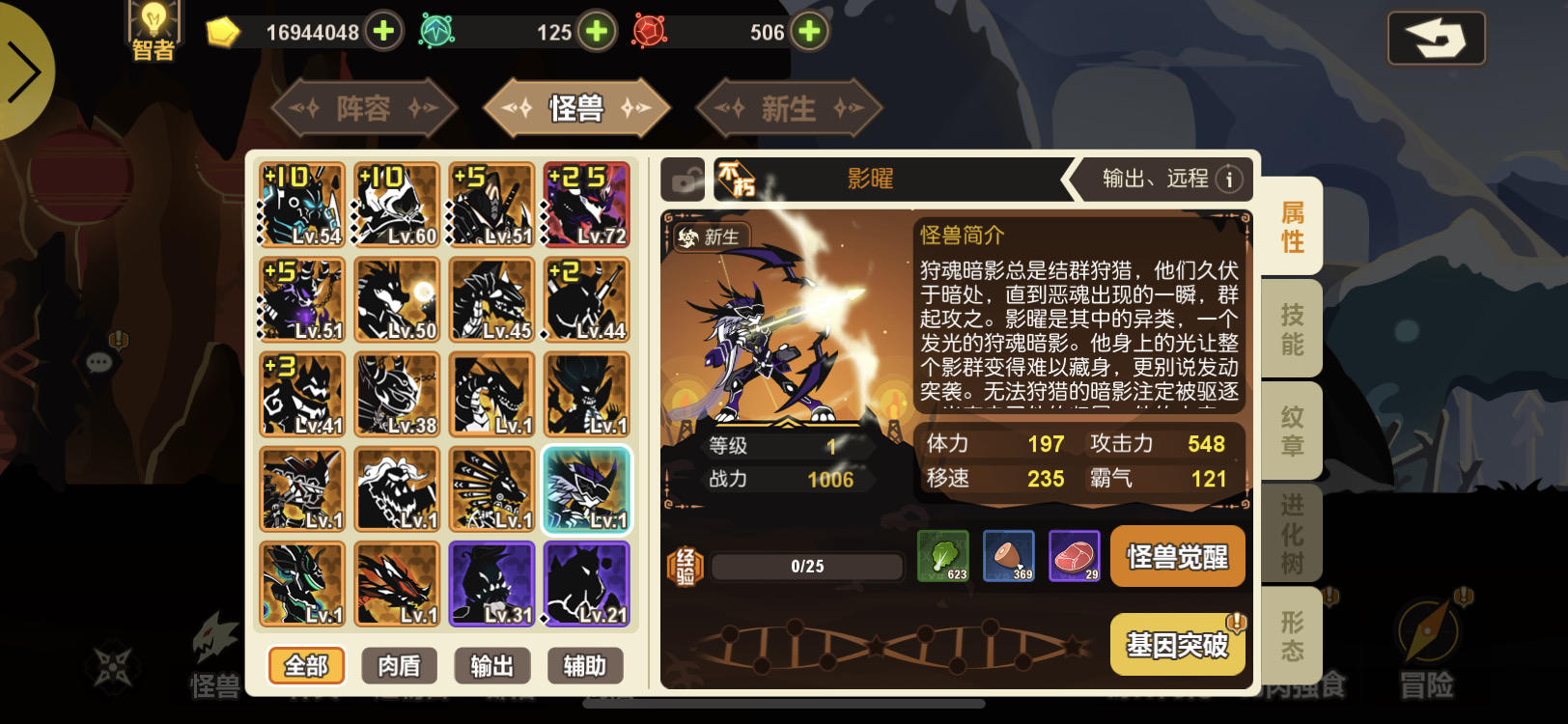Tap the 经验 experience progress bar showing 0/25
This screenshot has width=1568, height=724.
(x=807, y=567)
